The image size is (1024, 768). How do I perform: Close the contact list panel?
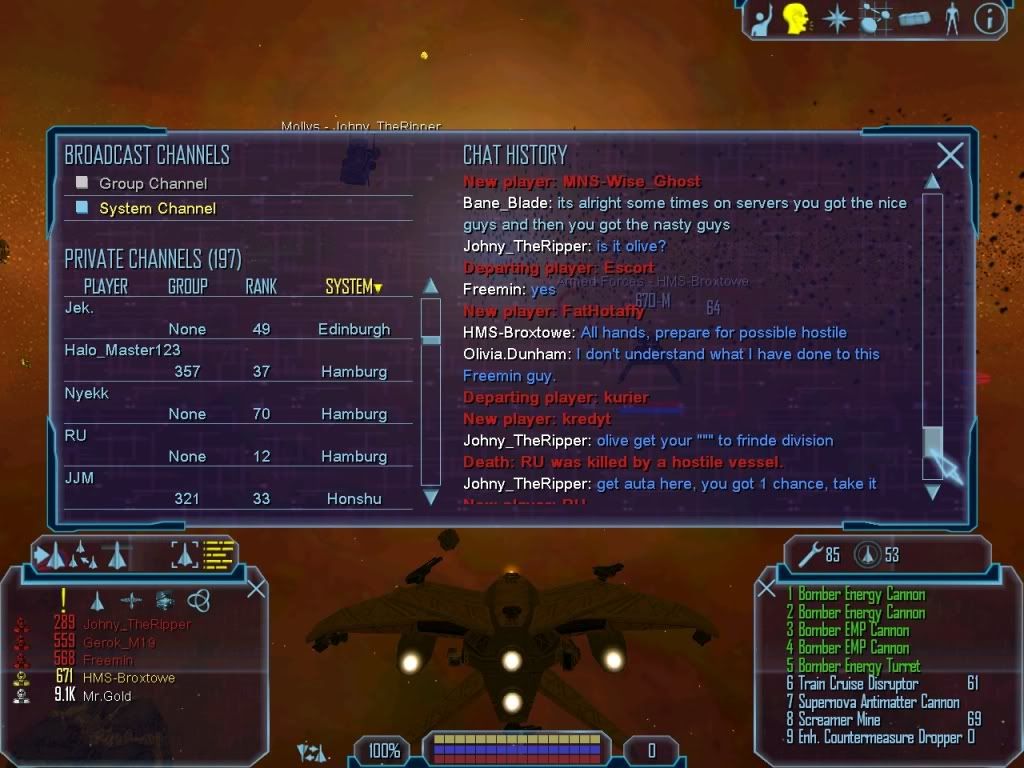(256, 588)
